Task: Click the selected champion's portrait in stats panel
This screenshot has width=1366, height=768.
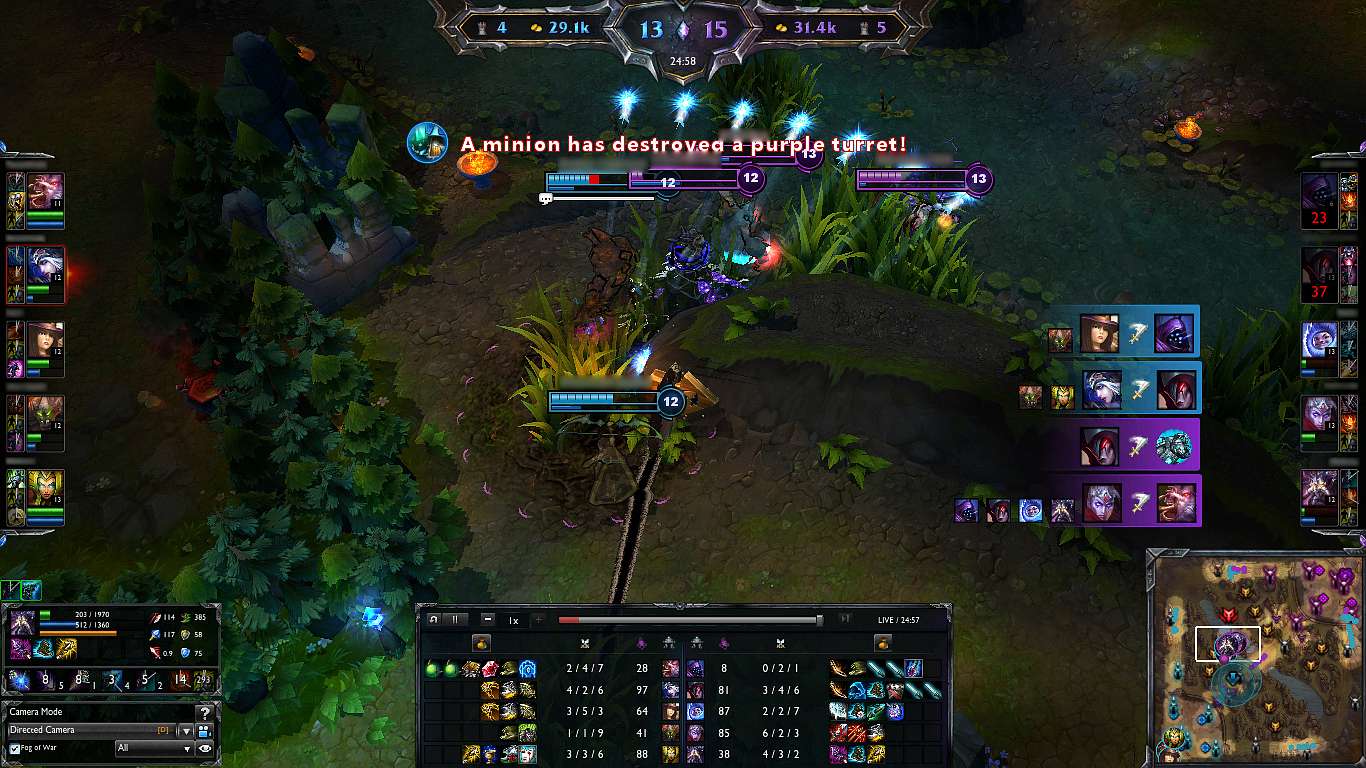Action: [x=23, y=623]
